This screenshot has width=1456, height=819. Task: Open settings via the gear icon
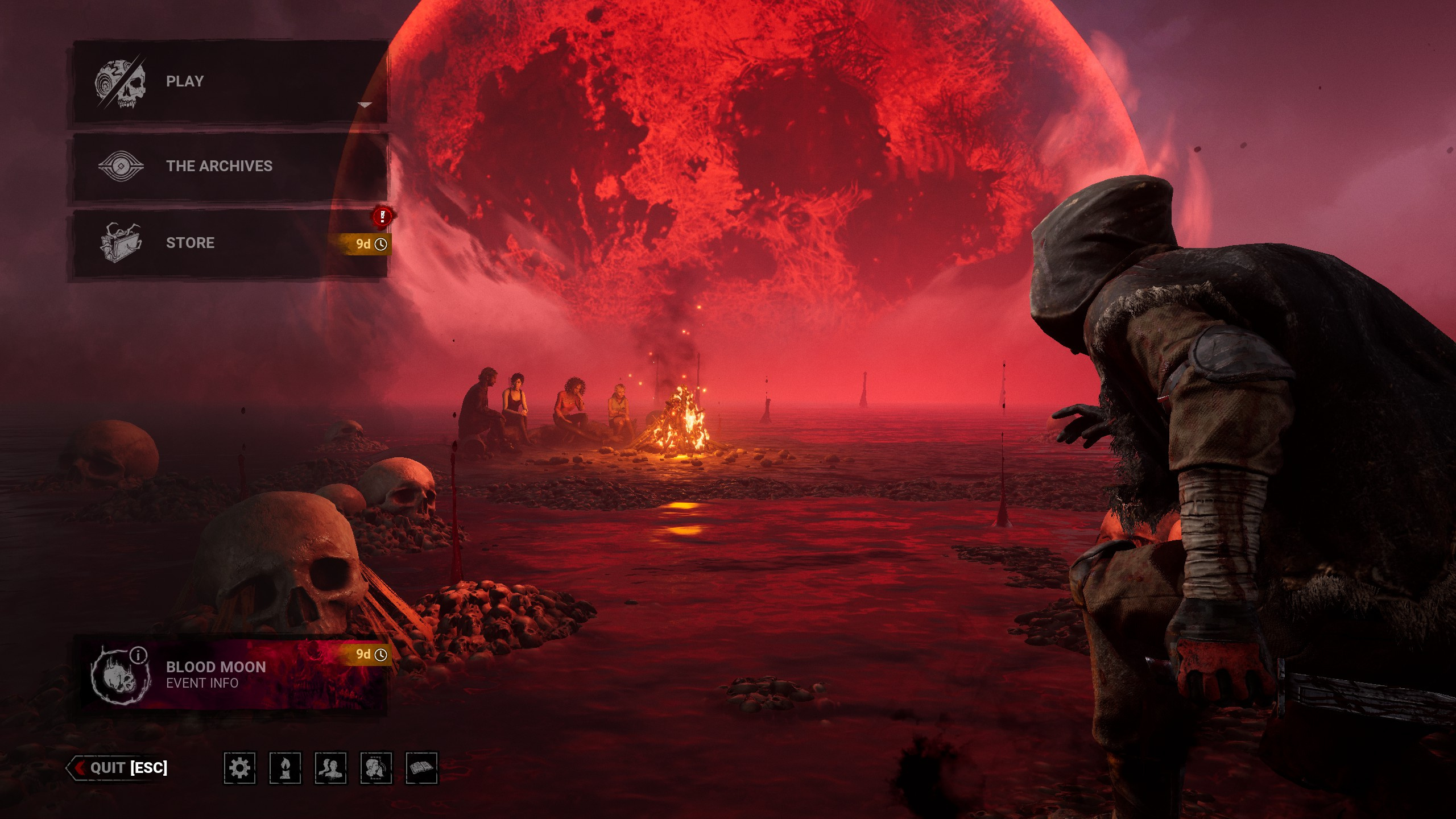[x=239, y=768]
